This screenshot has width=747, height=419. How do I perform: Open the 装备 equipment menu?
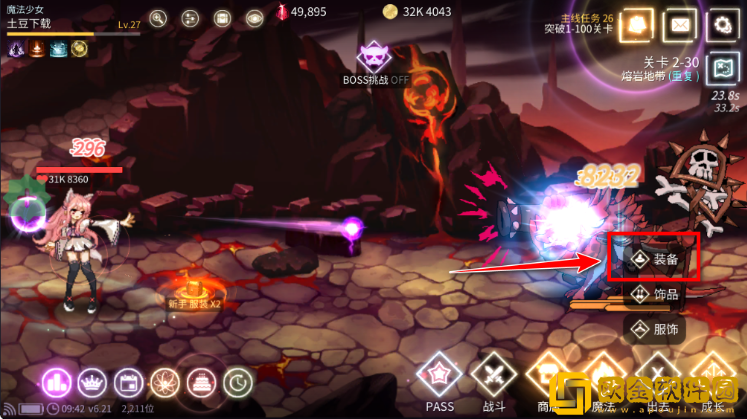653,259
